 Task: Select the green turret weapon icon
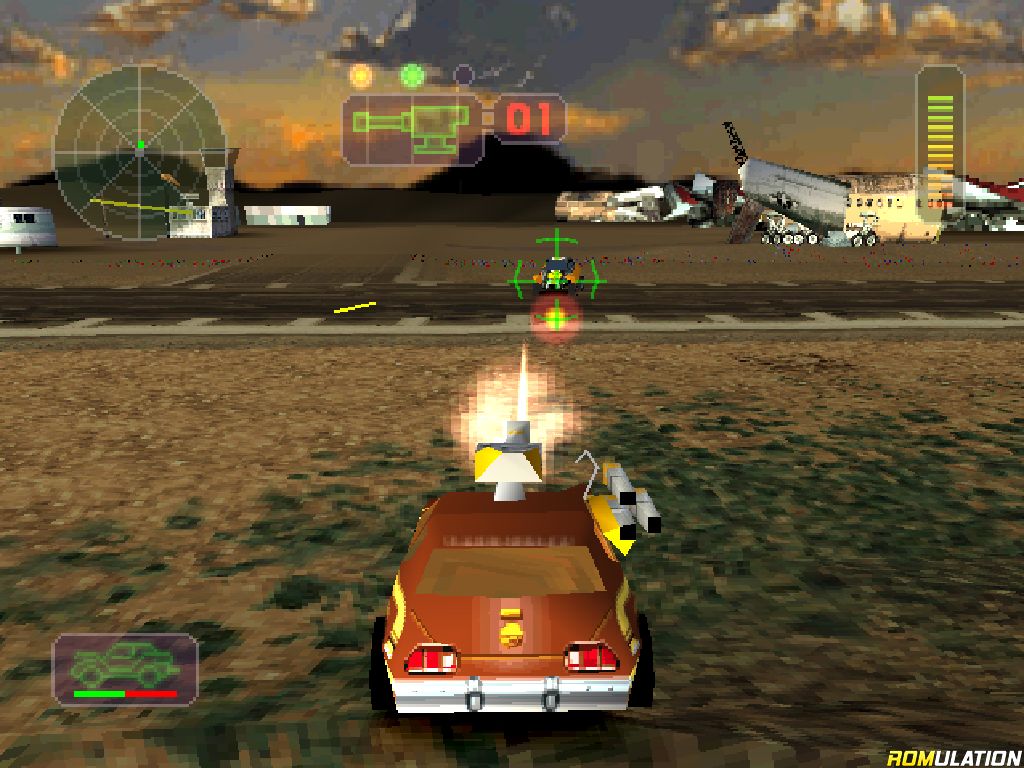413,127
